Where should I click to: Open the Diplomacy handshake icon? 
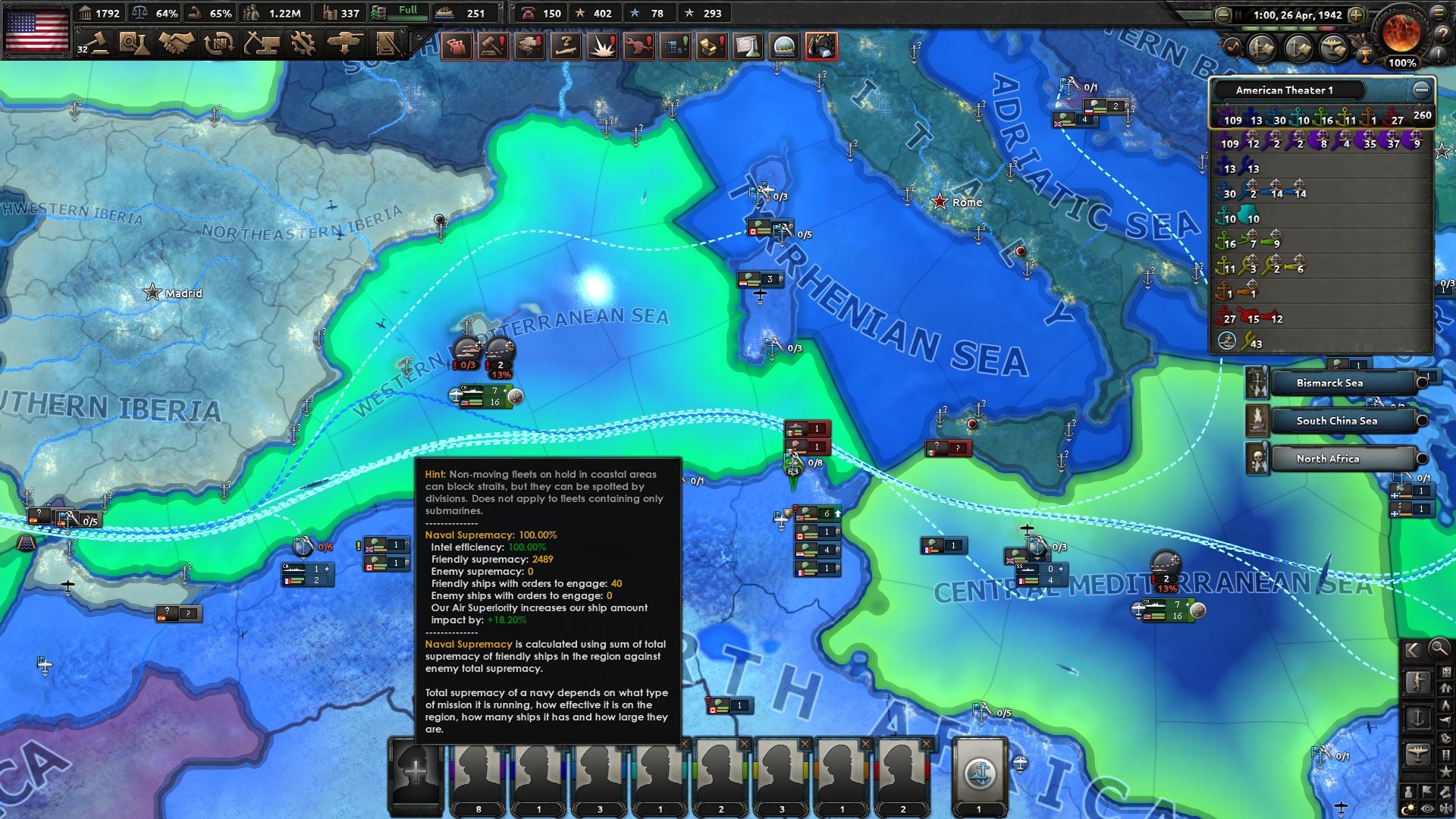point(177,43)
